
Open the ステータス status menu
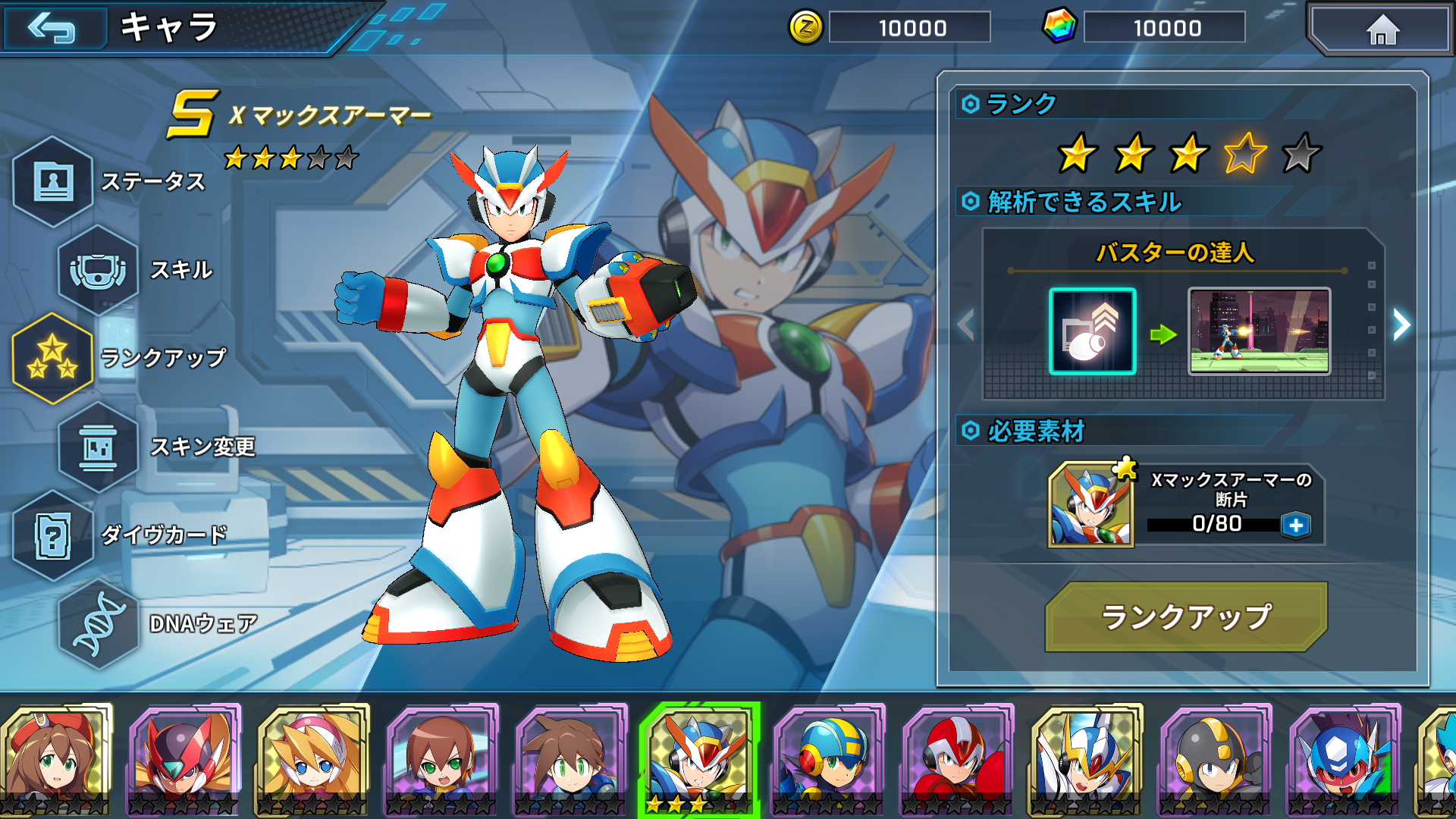point(53,182)
